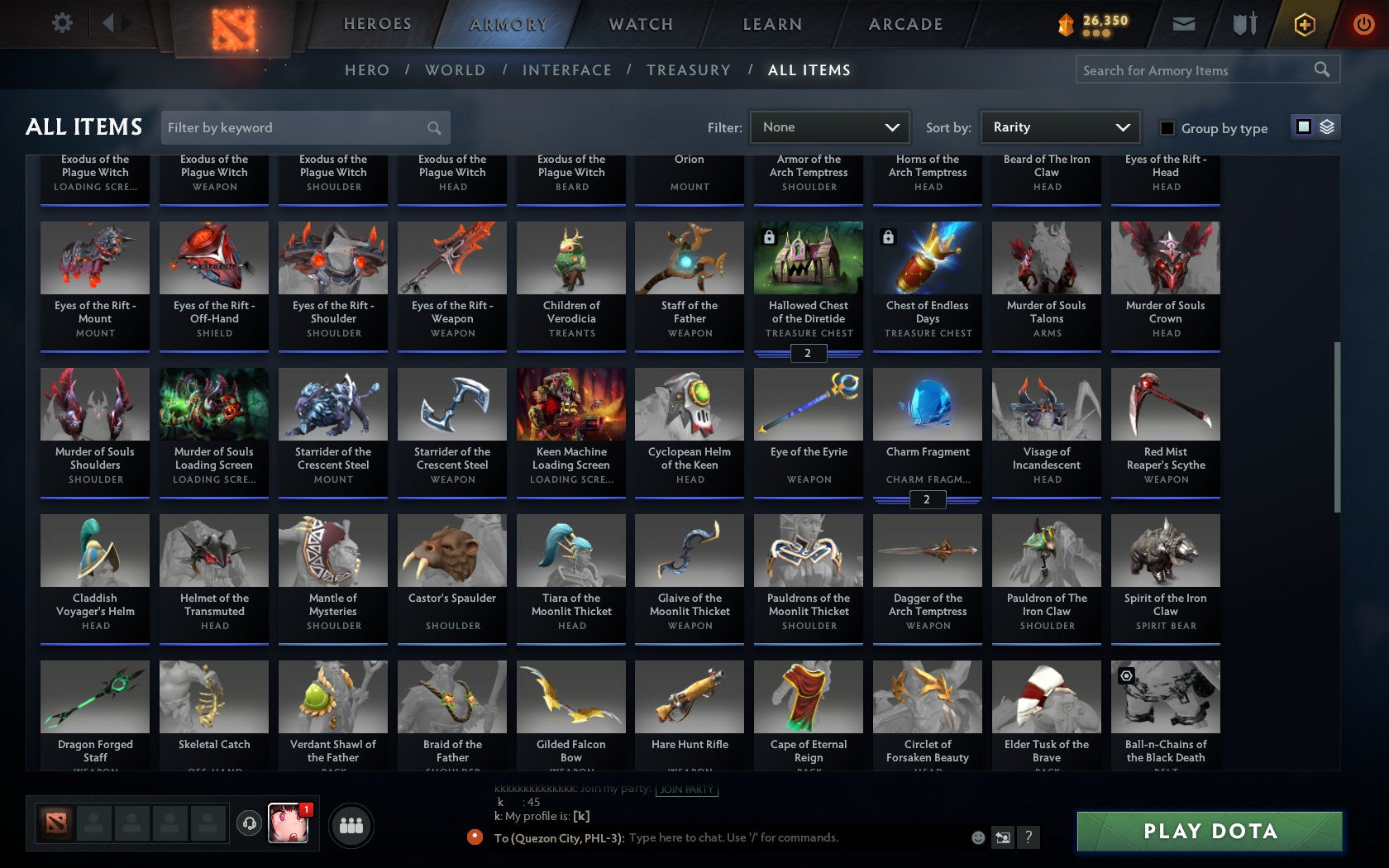This screenshot has height=868, width=1389.
Task: Open the mailbox notifications icon
Action: [x=1184, y=24]
